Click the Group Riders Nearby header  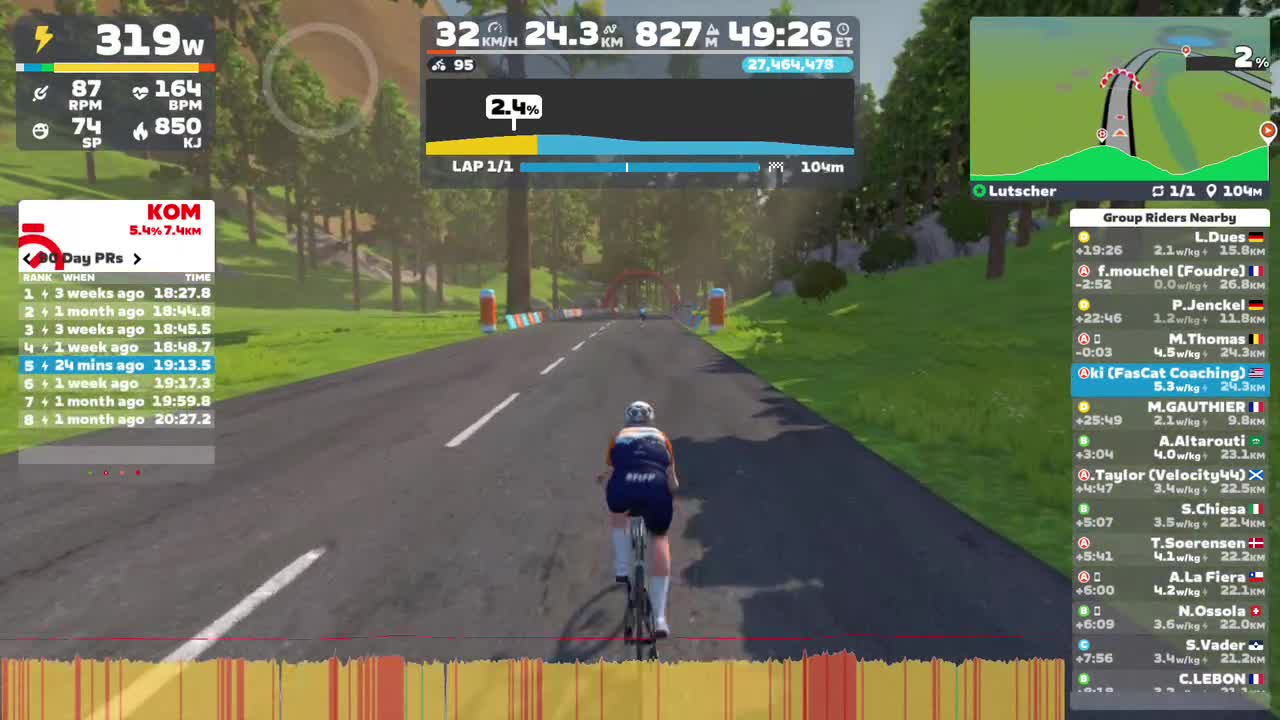[x=1170, y=217]
